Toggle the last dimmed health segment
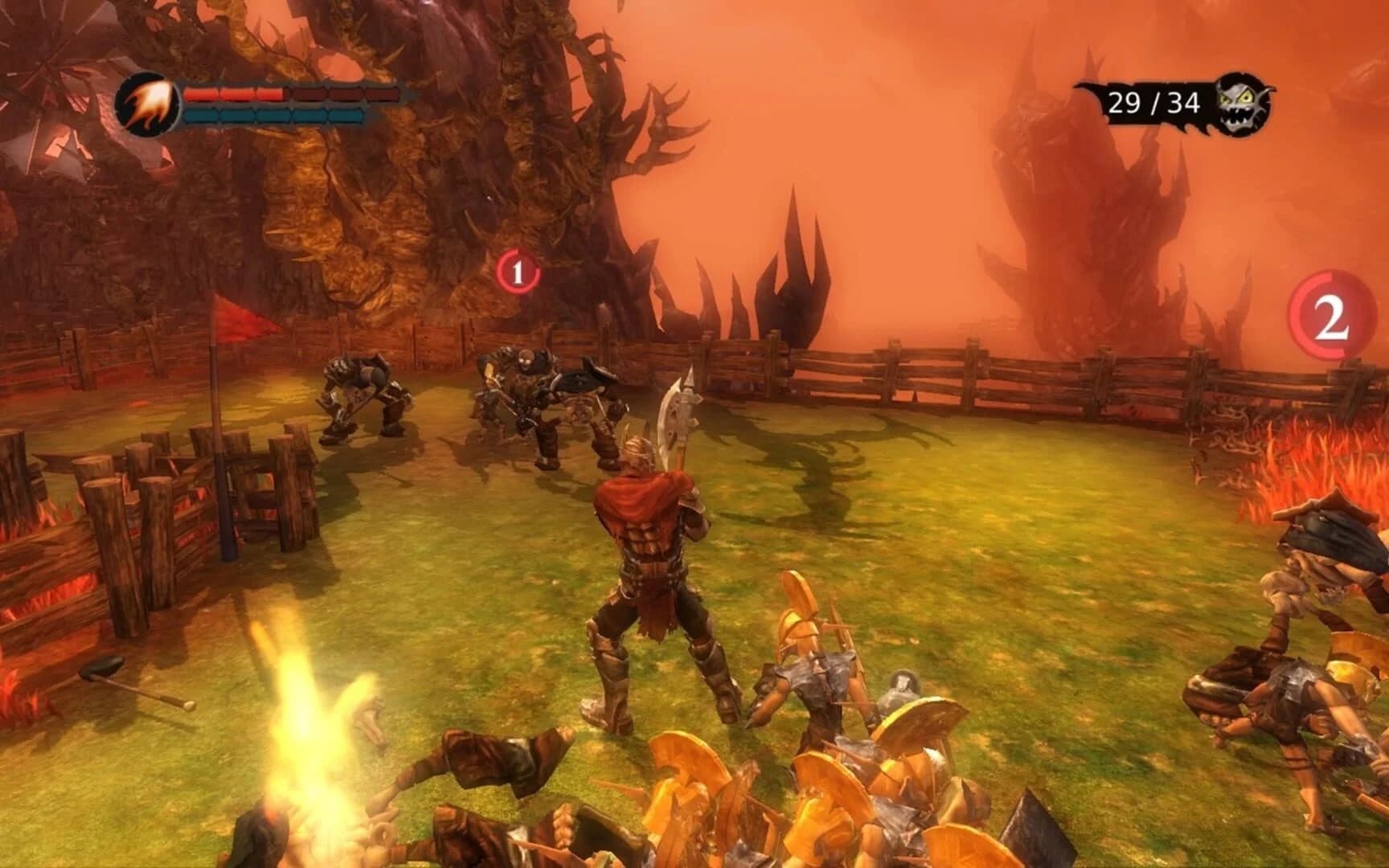The width and height of the screenshot is (1389, 868). (x=381, y=95)
